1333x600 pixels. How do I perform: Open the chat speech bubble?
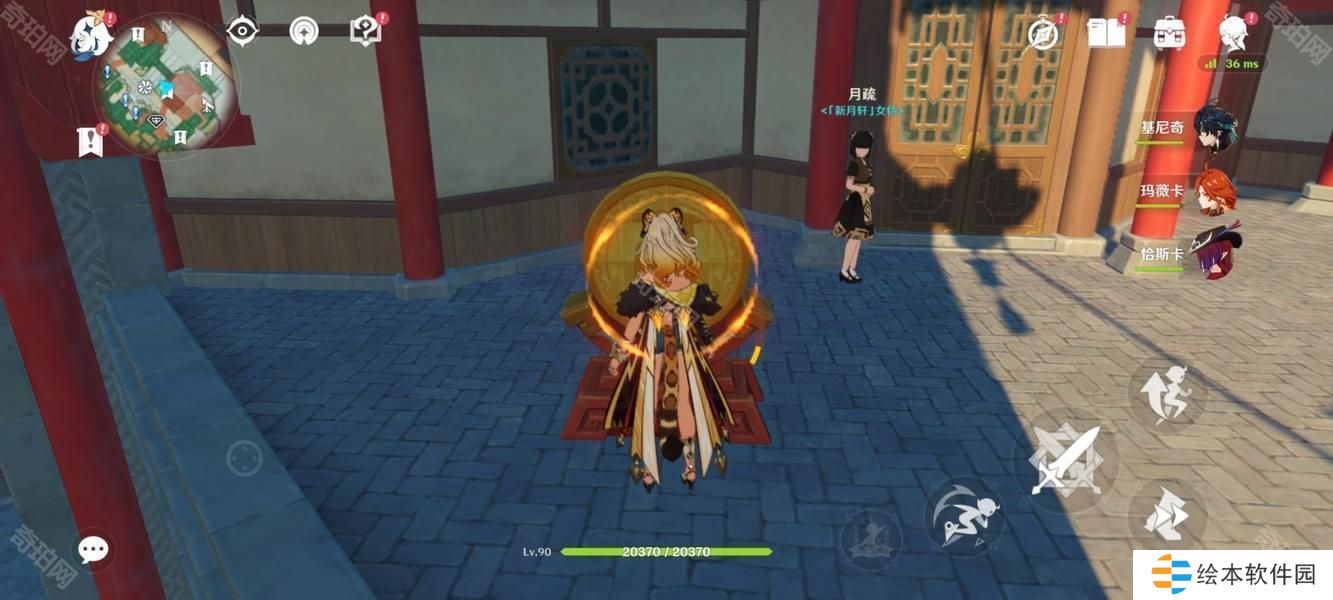point(94,548)
